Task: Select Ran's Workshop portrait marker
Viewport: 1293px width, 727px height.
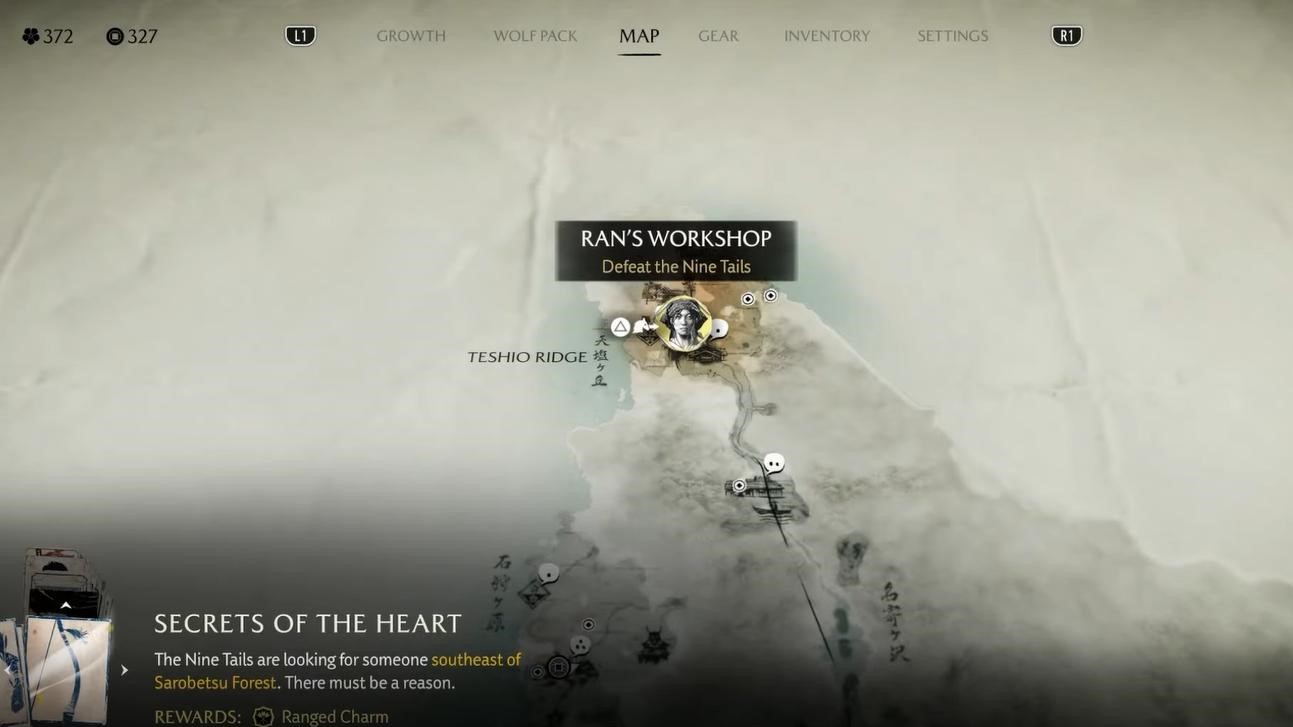Action: (683, 323)
